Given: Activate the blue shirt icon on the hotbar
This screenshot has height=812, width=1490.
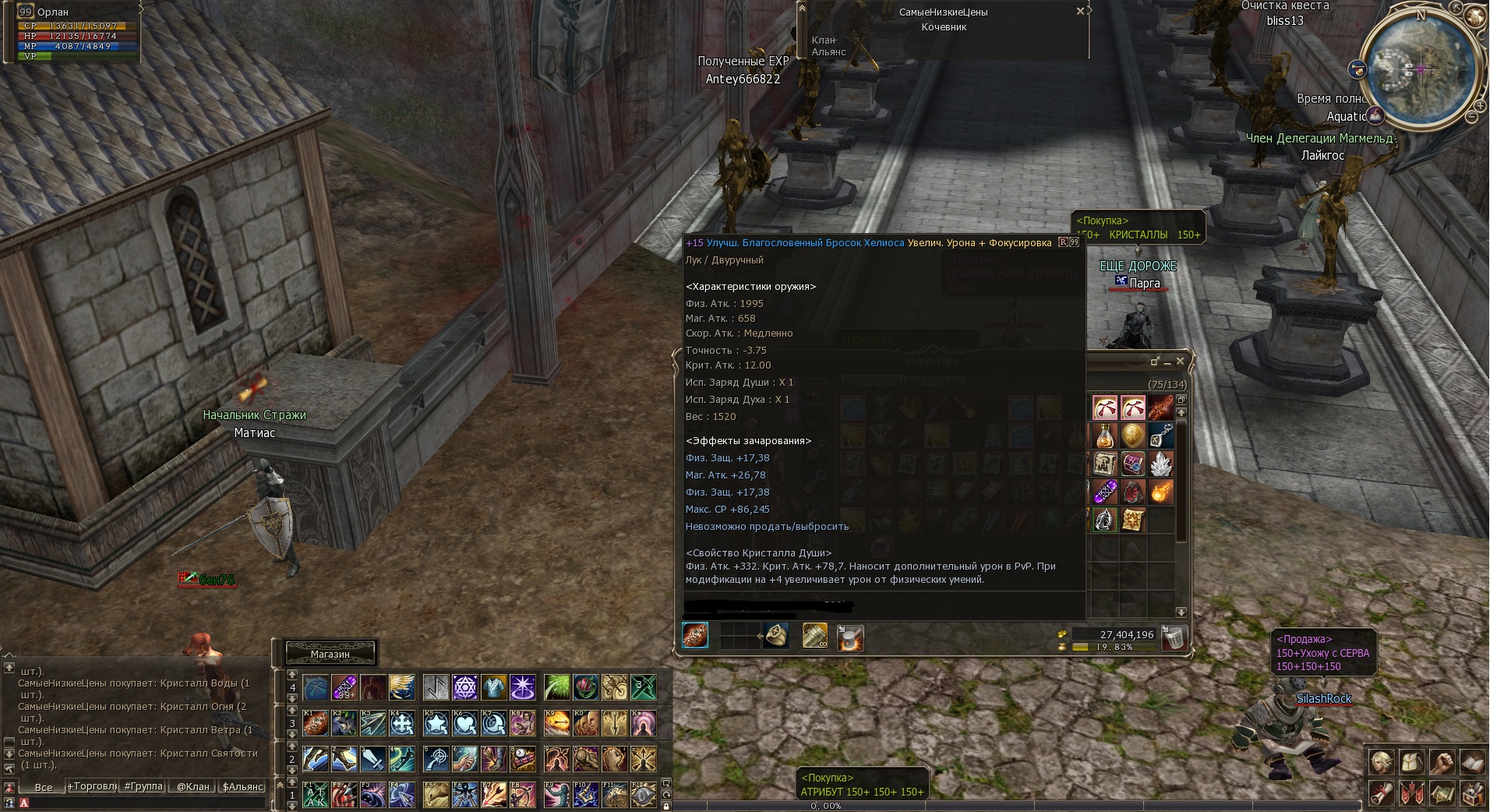Looking at the screenshot, I should [493, 687].
